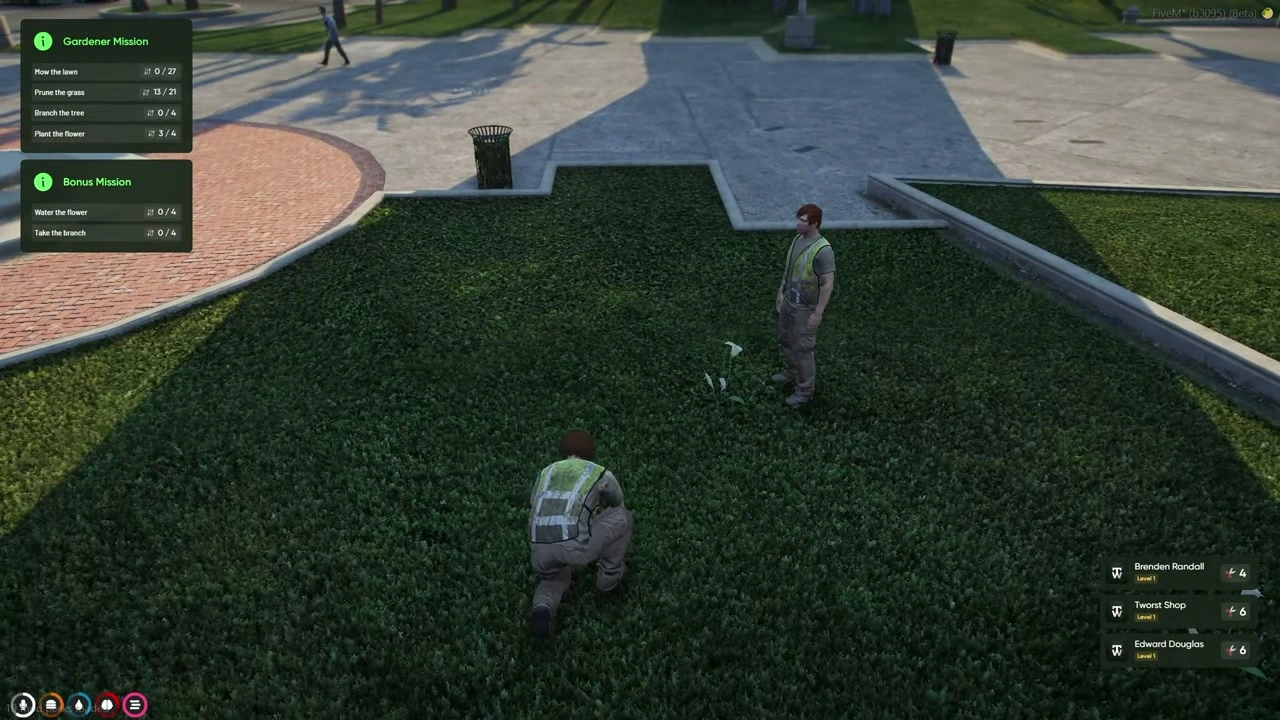The height and width of the screenshot is (720, 1280).
Task: Click the 13/21 Prune the grass progress counter
Action: (x=164, y=92)
